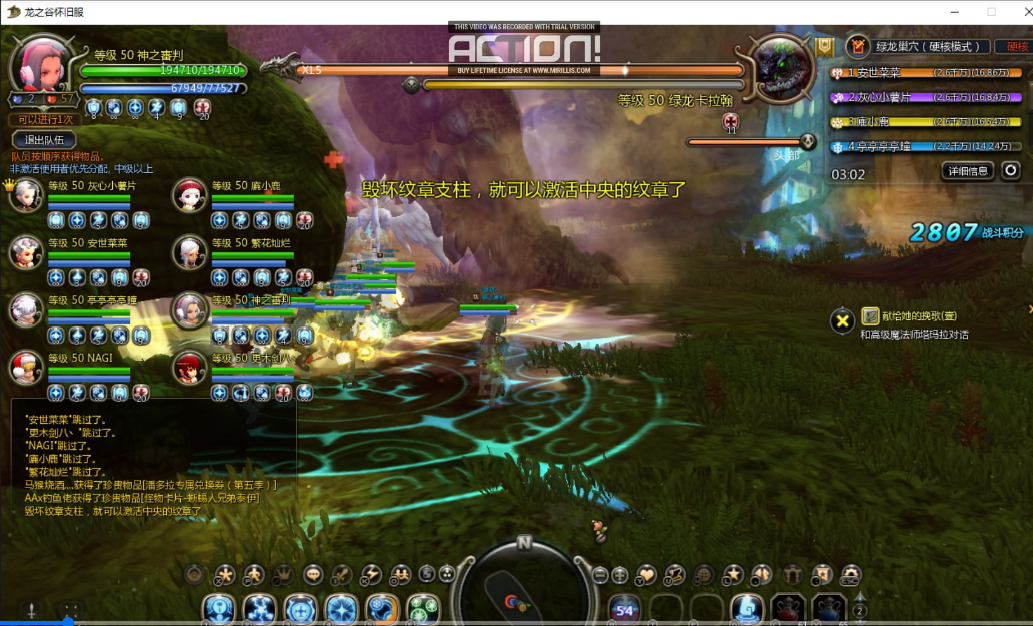1033x626 pixels.
Task: Select party member 安世菜菜's portrait
Action: (x=25, y=252)
